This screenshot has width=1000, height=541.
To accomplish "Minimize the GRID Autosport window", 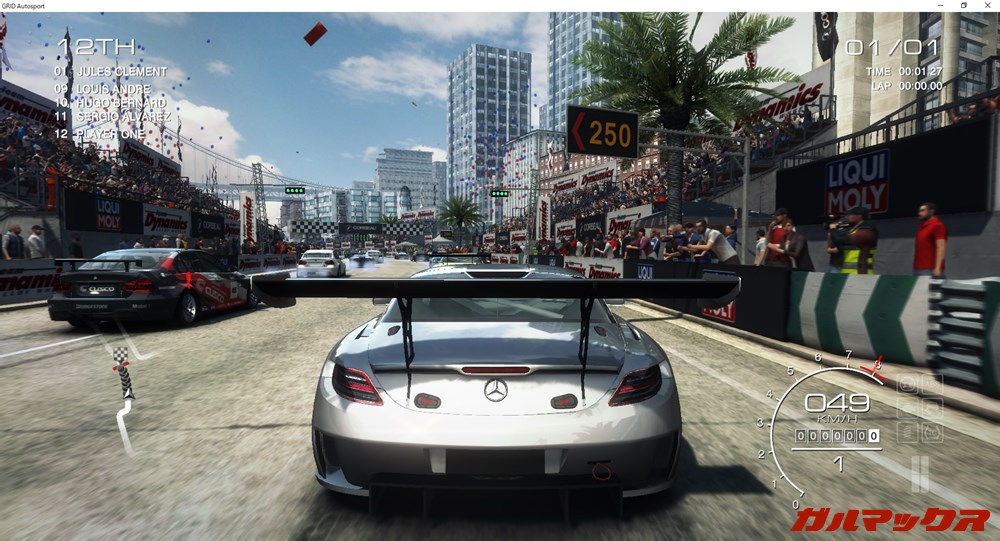I will click(941, 6).
